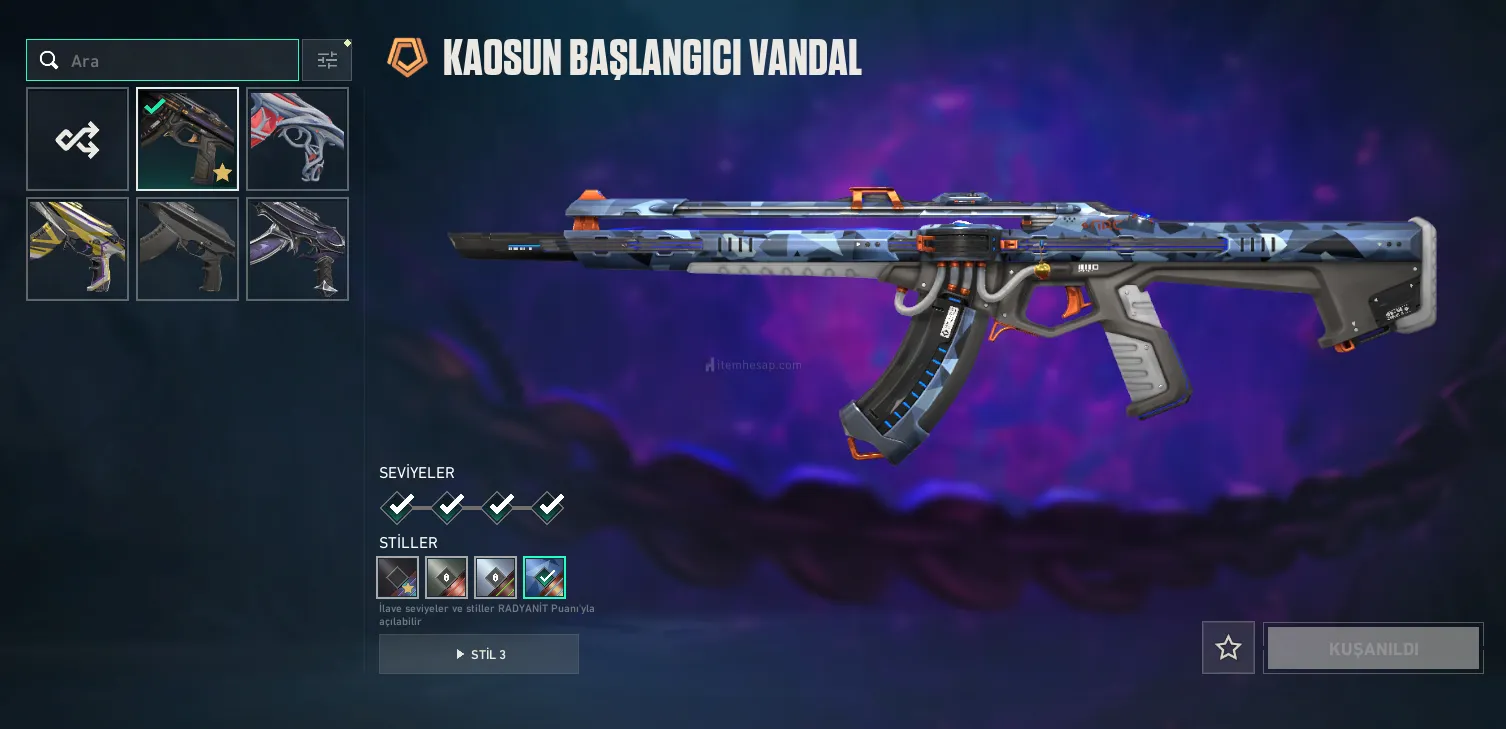
Task: Open the skin filter options
Action: (327, 61)
